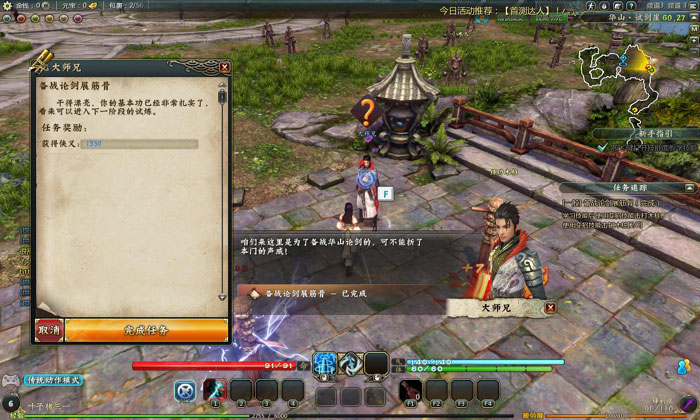Activate the crossed-swords skill in the hotbar
The height and width of the screenshot is (420, 700).
184,390
